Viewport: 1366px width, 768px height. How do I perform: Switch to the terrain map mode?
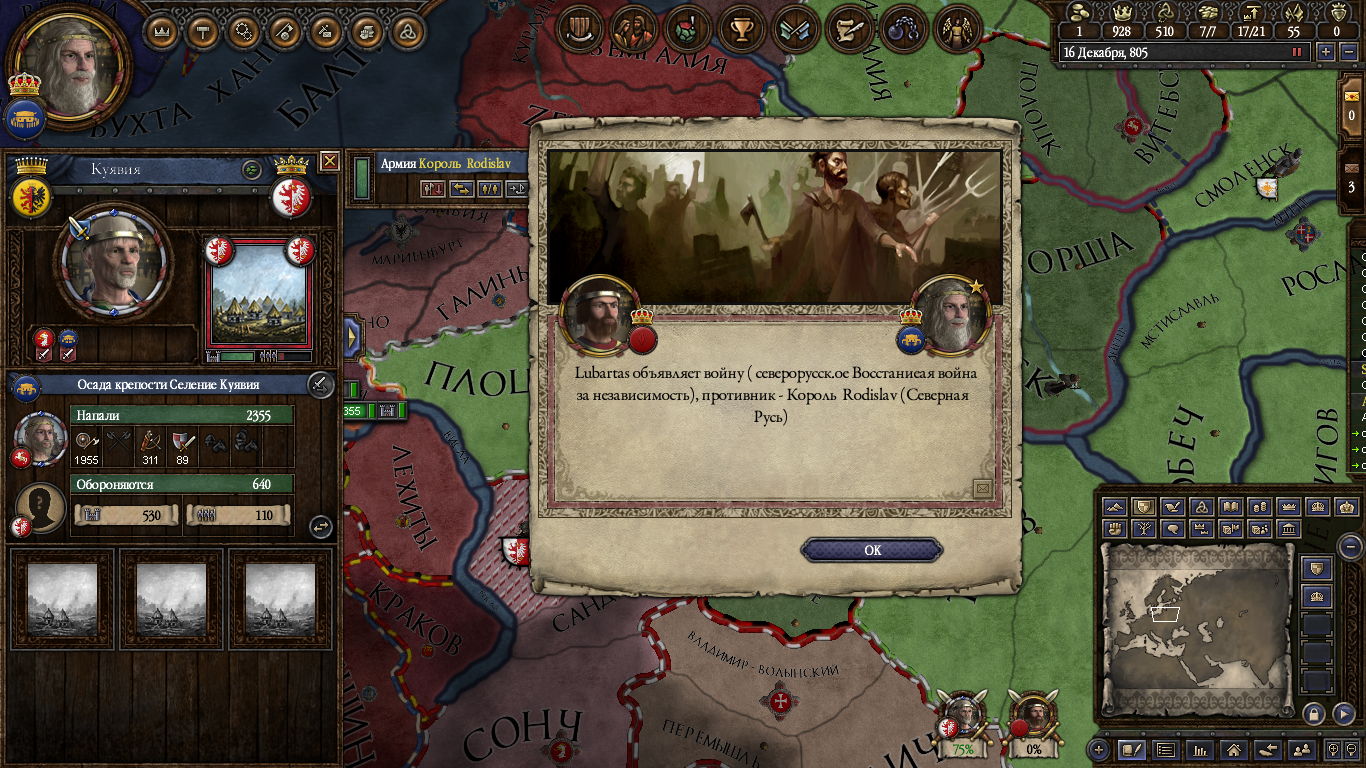[1115, 507]
